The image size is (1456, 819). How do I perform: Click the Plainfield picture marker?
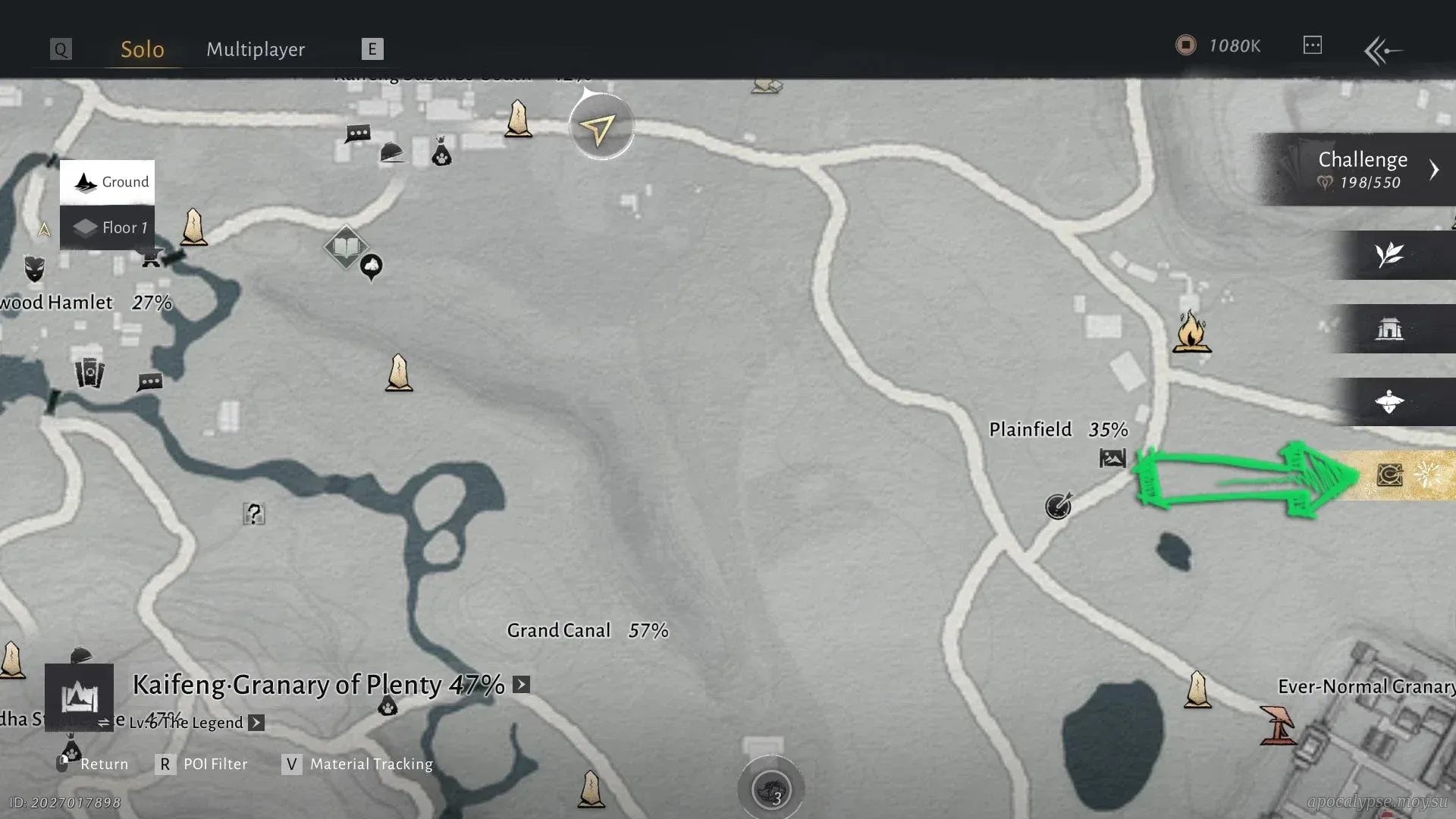1112,458
